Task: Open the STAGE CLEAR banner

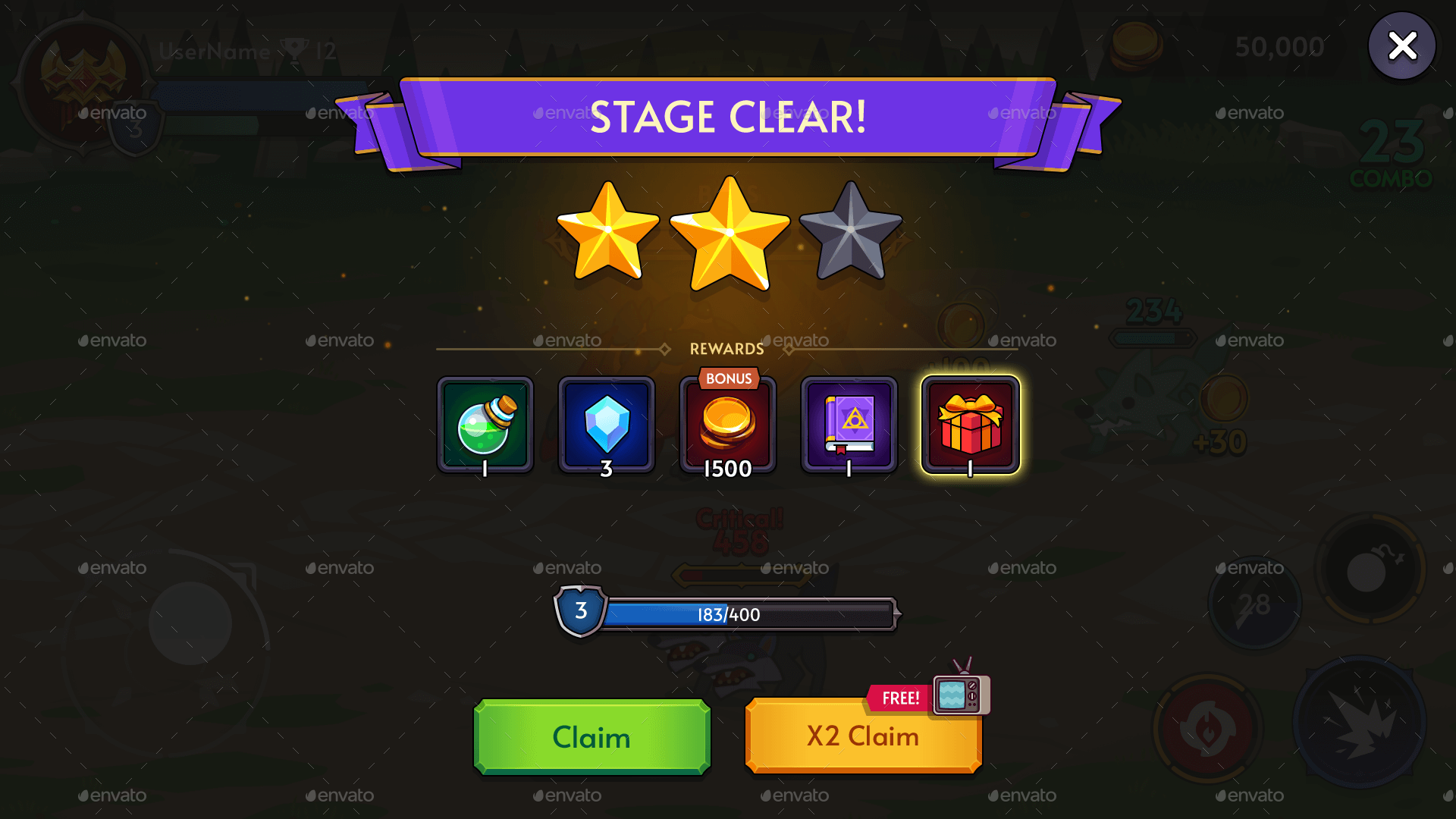Action: point(728,118)
